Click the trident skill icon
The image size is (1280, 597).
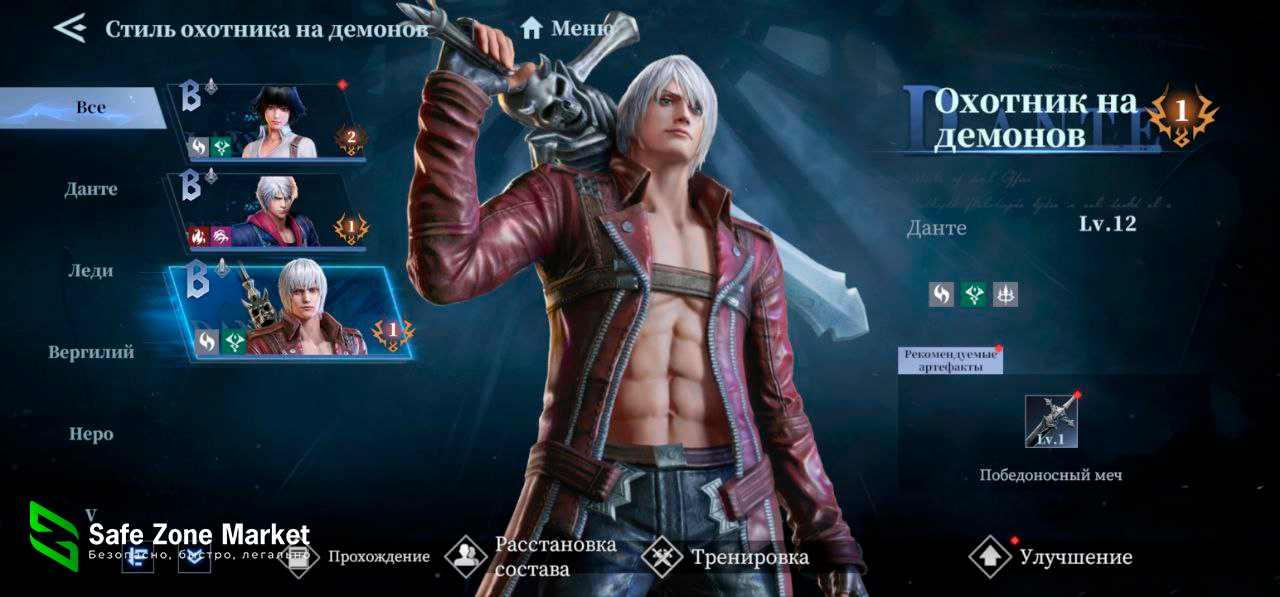[x=1005, y=294]
